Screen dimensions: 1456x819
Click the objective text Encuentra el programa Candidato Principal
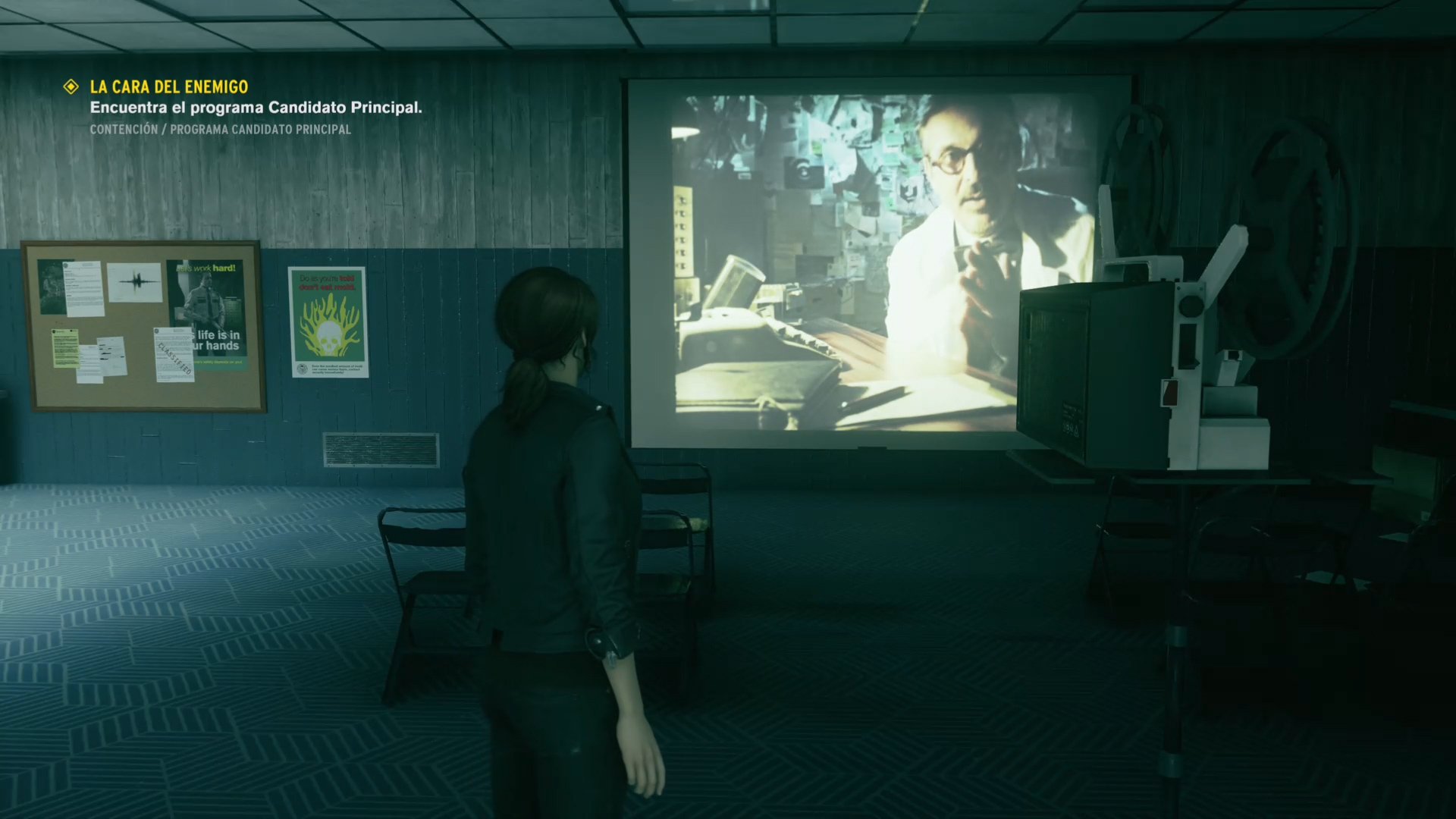coord(256,108)
